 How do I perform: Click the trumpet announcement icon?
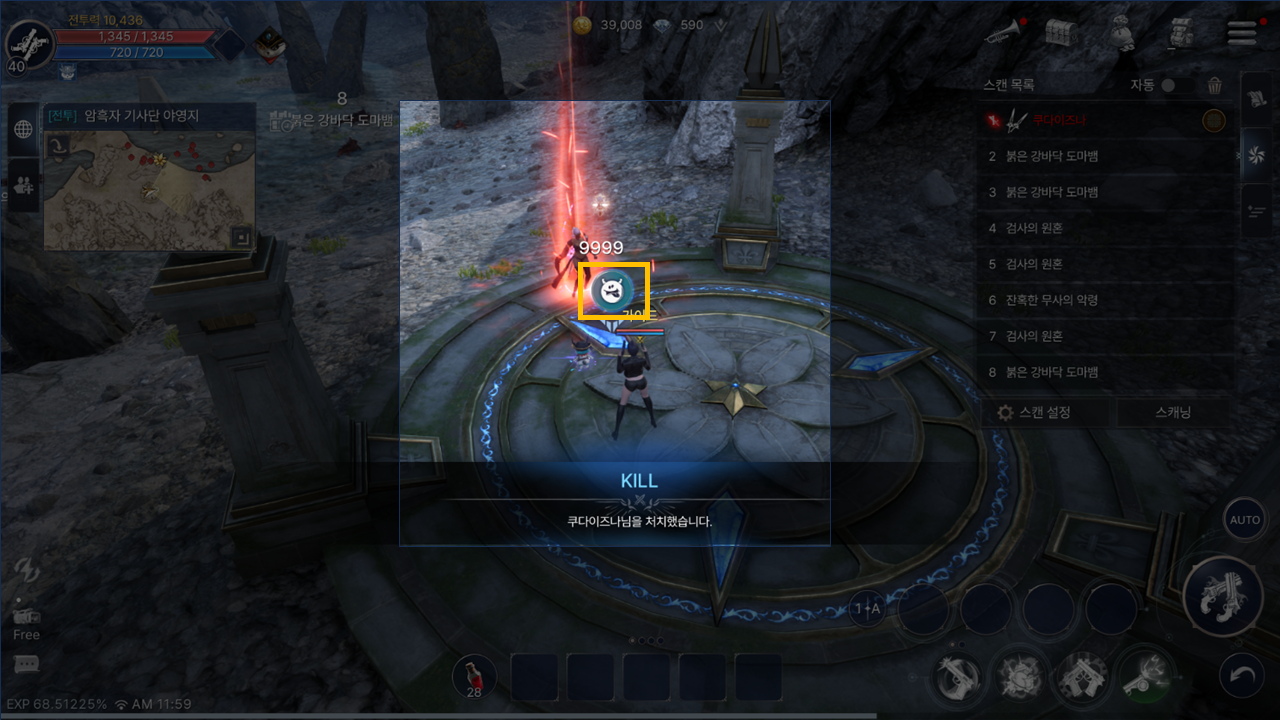1001,33
